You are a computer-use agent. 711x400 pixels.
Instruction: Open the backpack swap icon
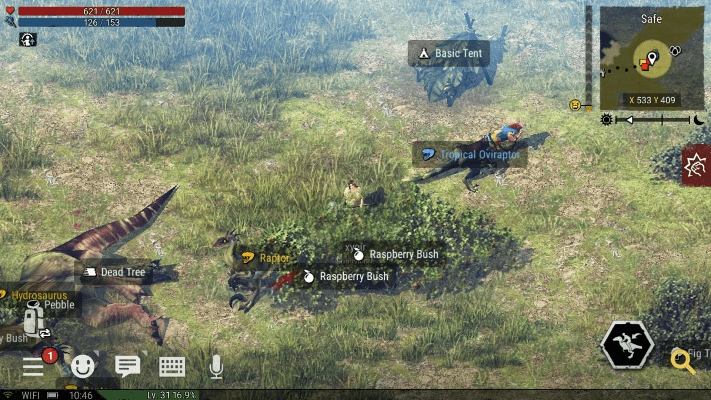(35, 321)
